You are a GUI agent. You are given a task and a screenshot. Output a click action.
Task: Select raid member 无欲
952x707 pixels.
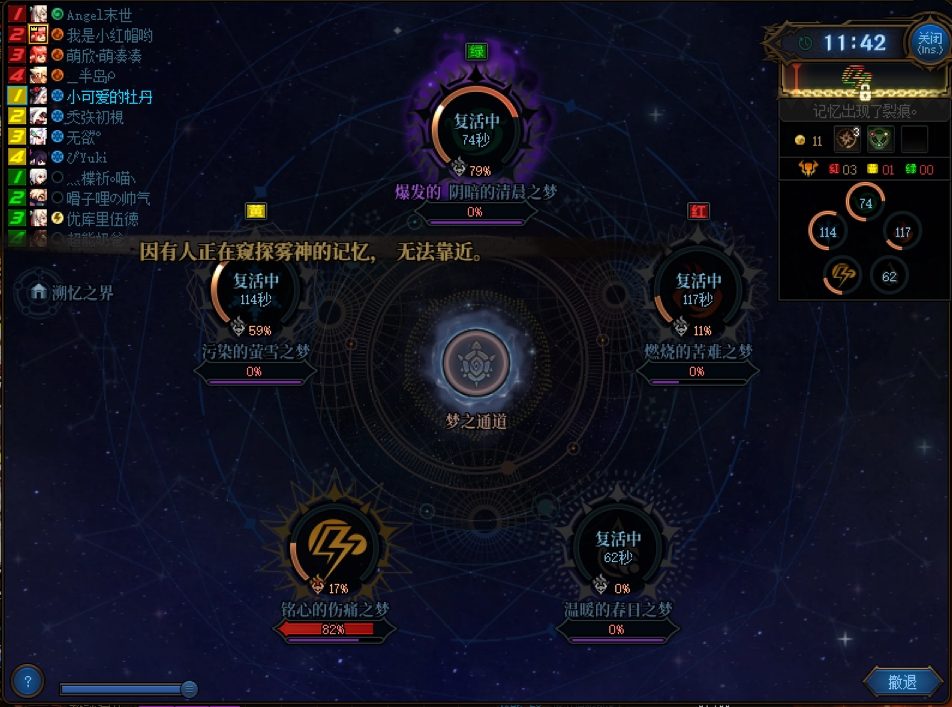(x=80, y=137)
